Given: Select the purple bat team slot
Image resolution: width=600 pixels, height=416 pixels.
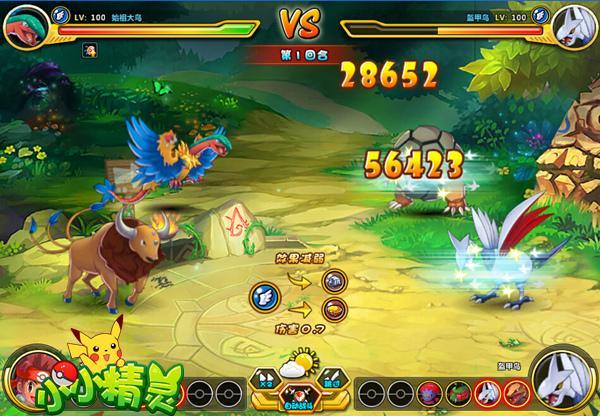Looking at the screenshot, I should pyautogui.click(x=430, y=390).
